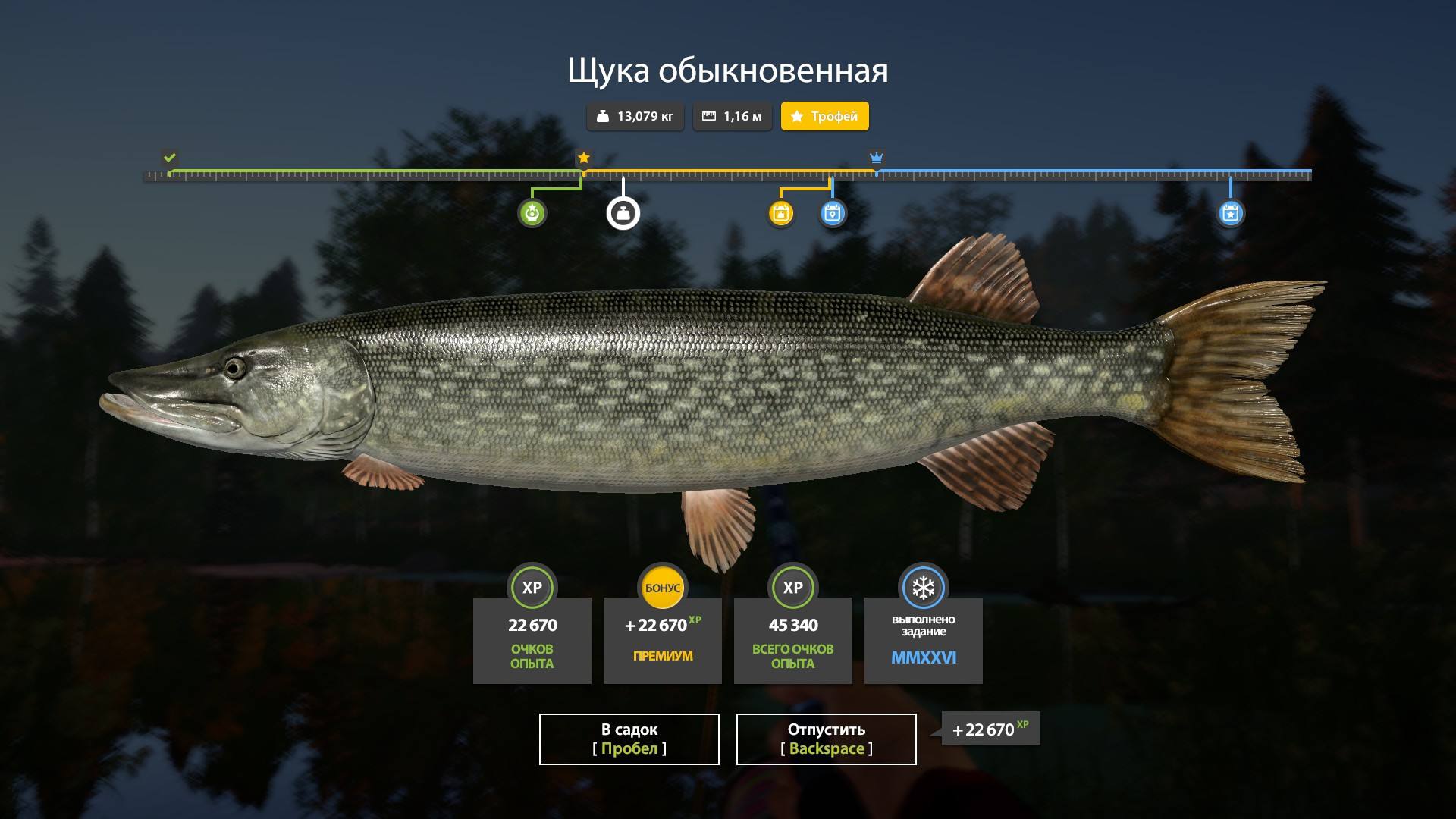This screenshot has height=819, width=1456.
Task: Click the yellow Трофей trophy badge
Action: click(824, 116)
